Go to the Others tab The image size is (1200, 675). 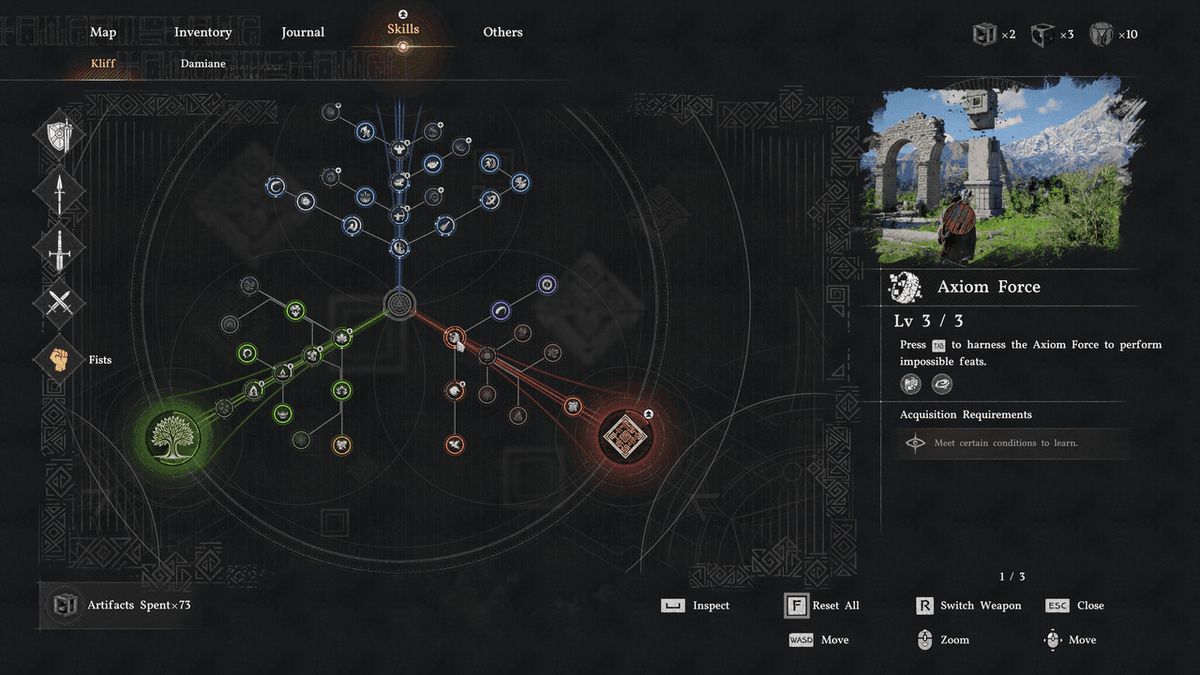coord(503,32)
